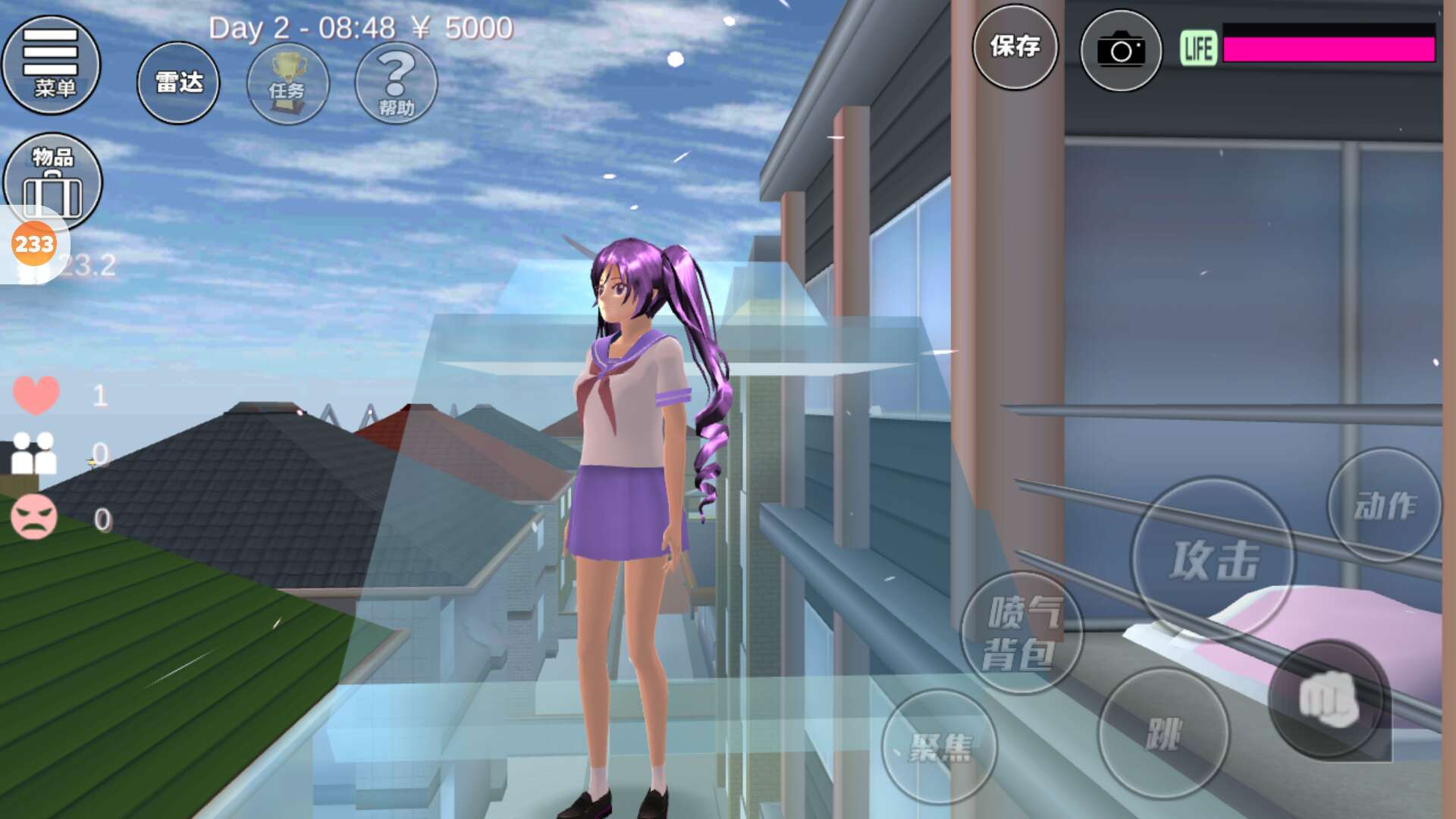The height and width of the screenshot is (819, 1456).
Task: Open the orange 233 overlay badge
Action: pyautogui.click(x=34, y=244)
